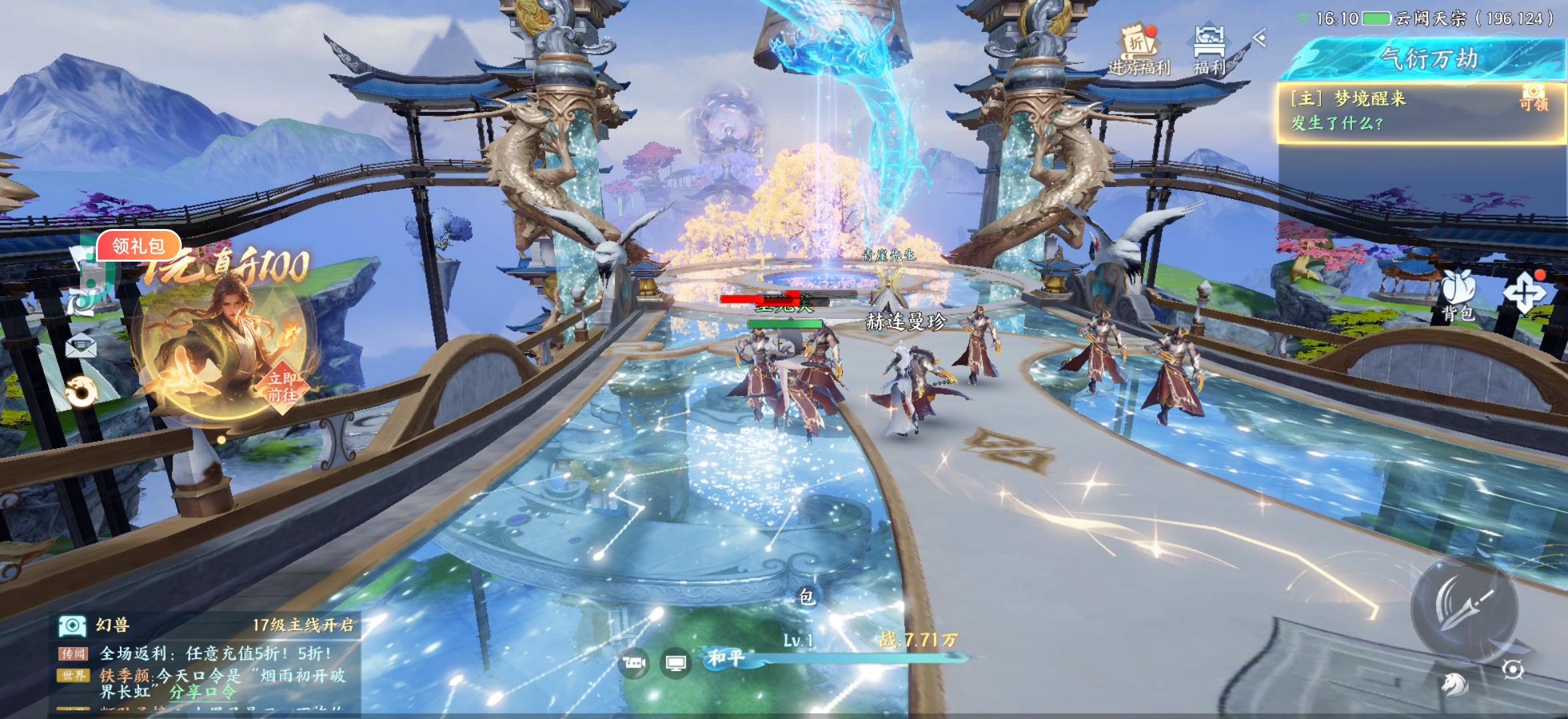Tap 立即前往 on the promo banner
1568x719 pixels.
(x=282, y=387)
